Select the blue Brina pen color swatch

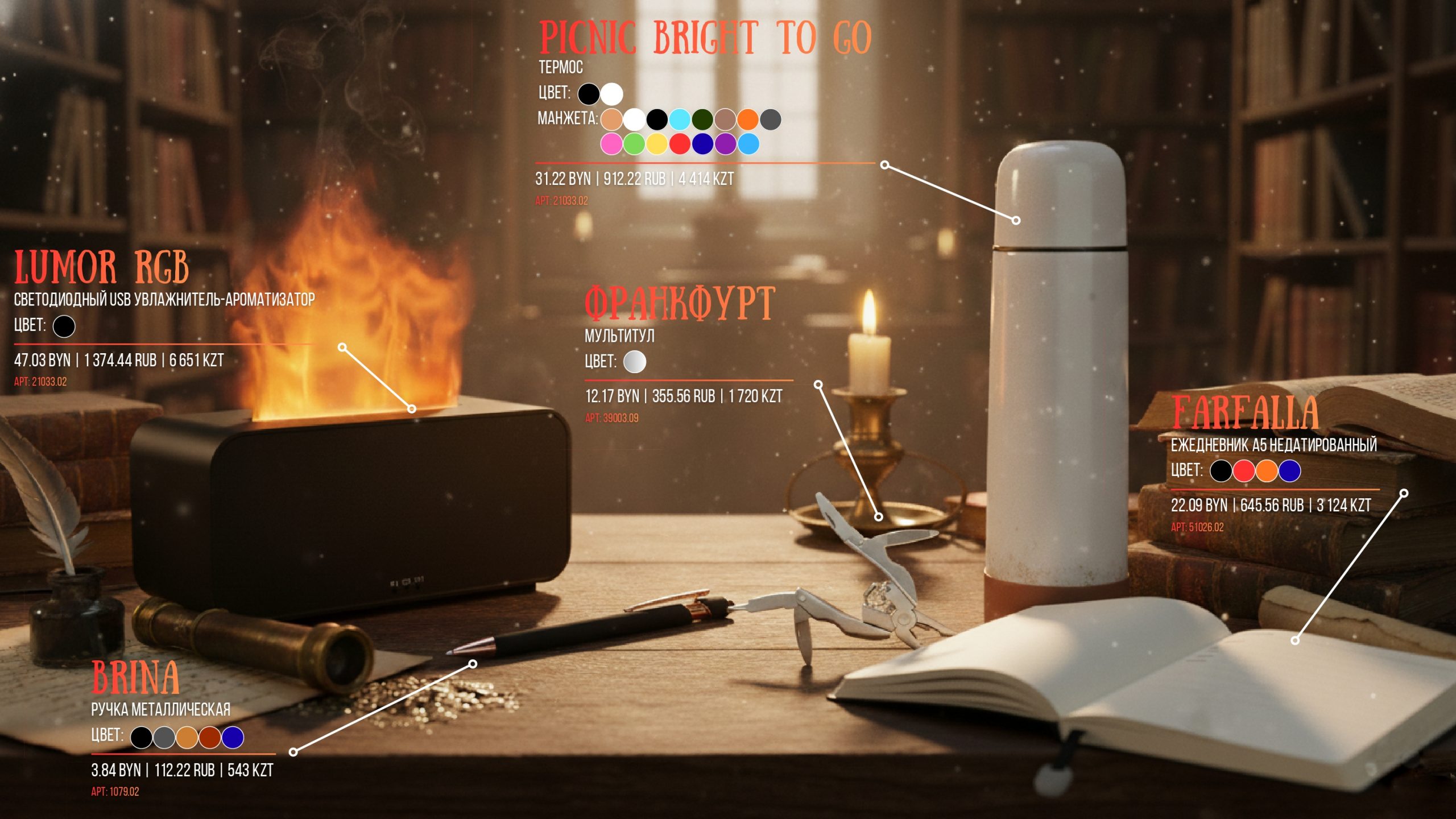click(x=233, y=738)
